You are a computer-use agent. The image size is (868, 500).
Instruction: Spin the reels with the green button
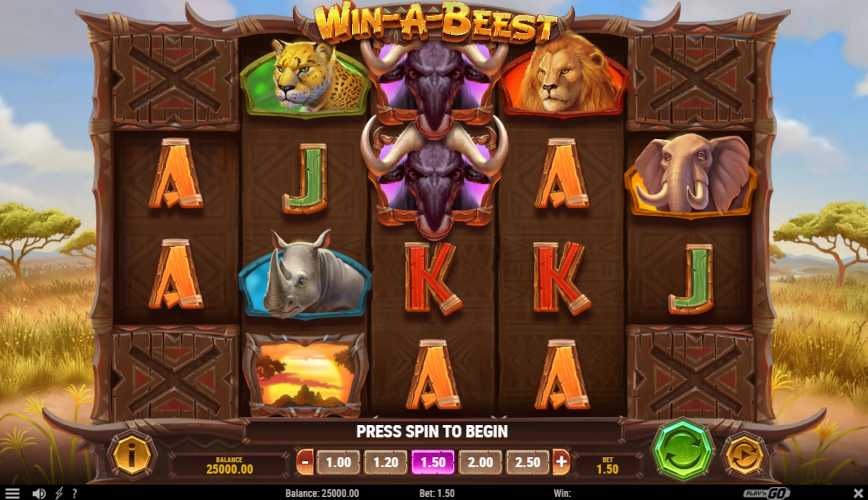[x=683, y=449]
